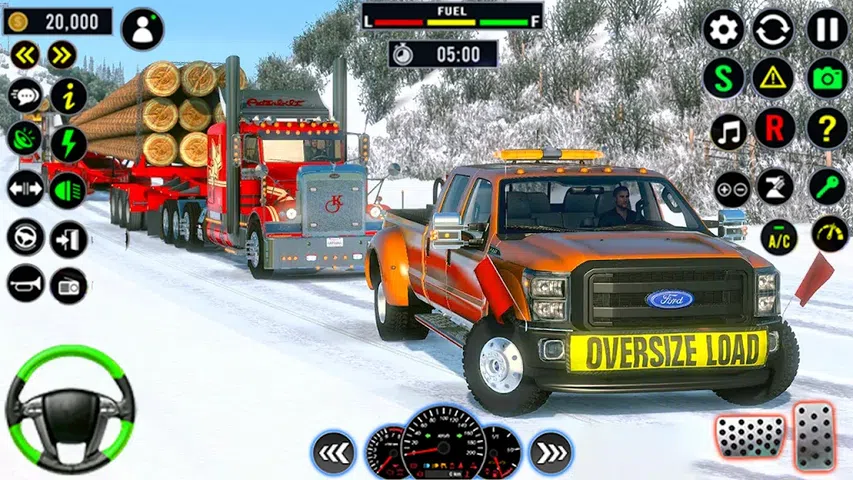Activate the green lightning bolt icon

coord(68,143)
